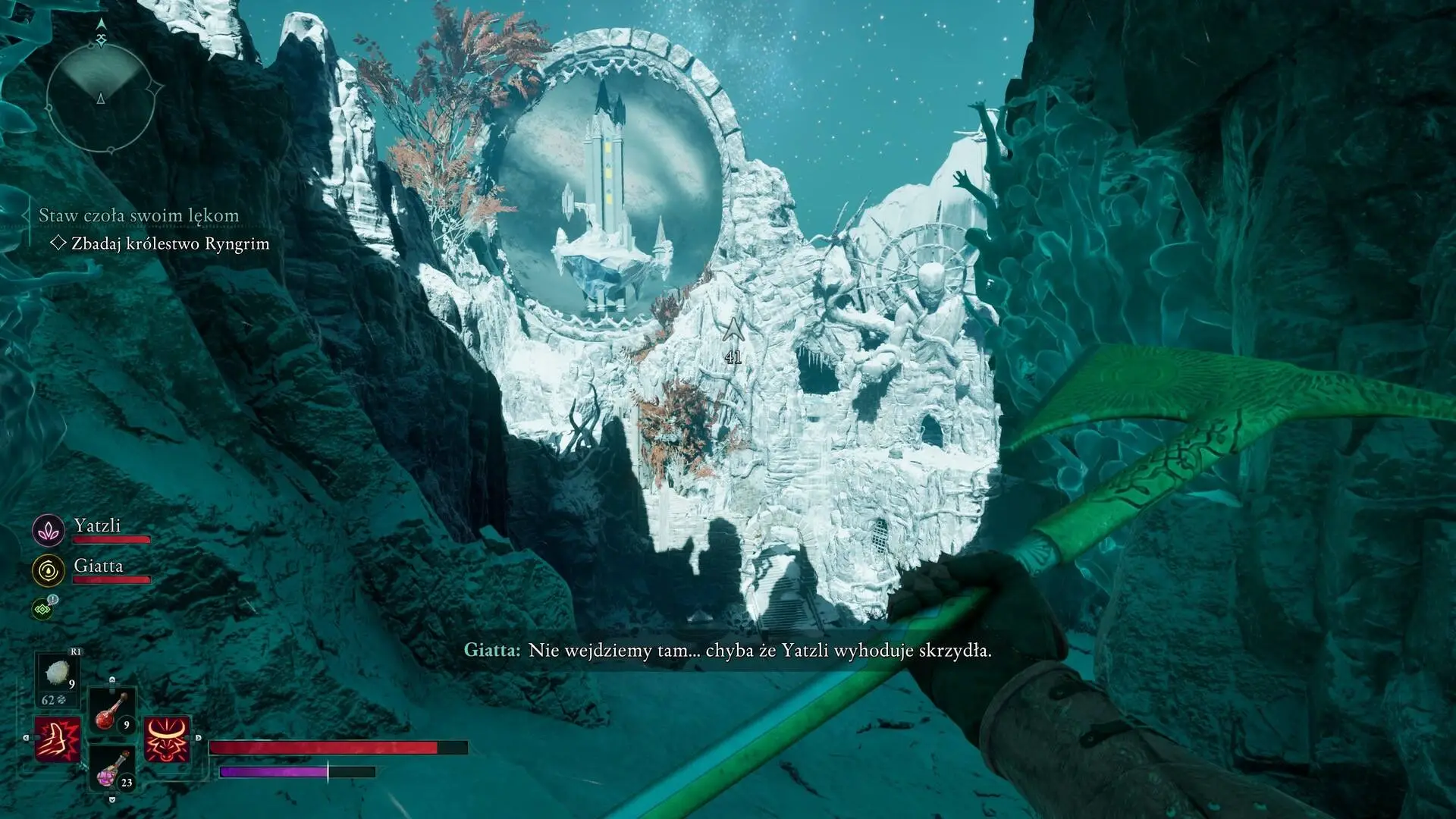Screen dimensions: 1456x819
Task: Use the pink essence potion slot
Action: pos(111,767)
